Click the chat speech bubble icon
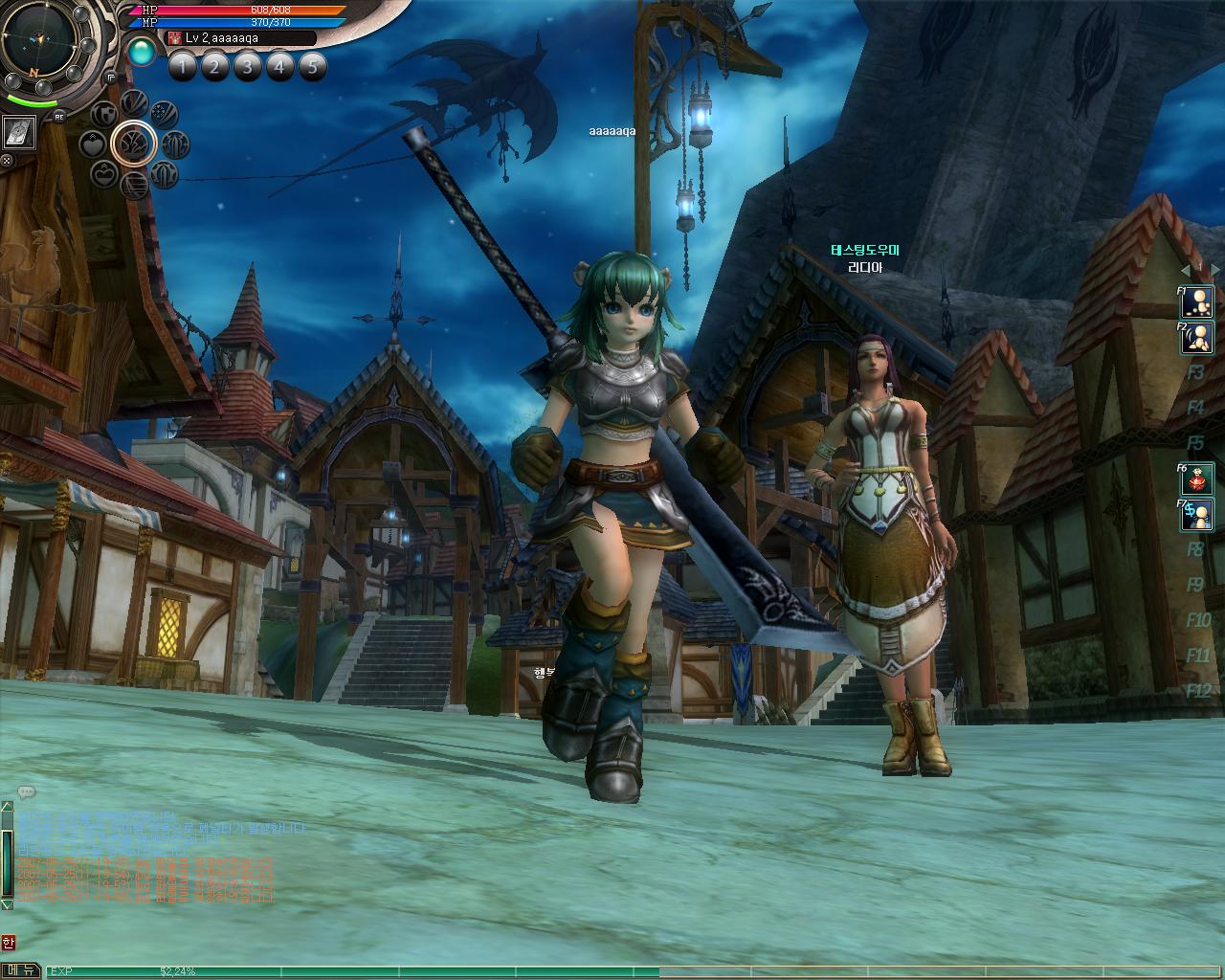 tap(26, 792)
